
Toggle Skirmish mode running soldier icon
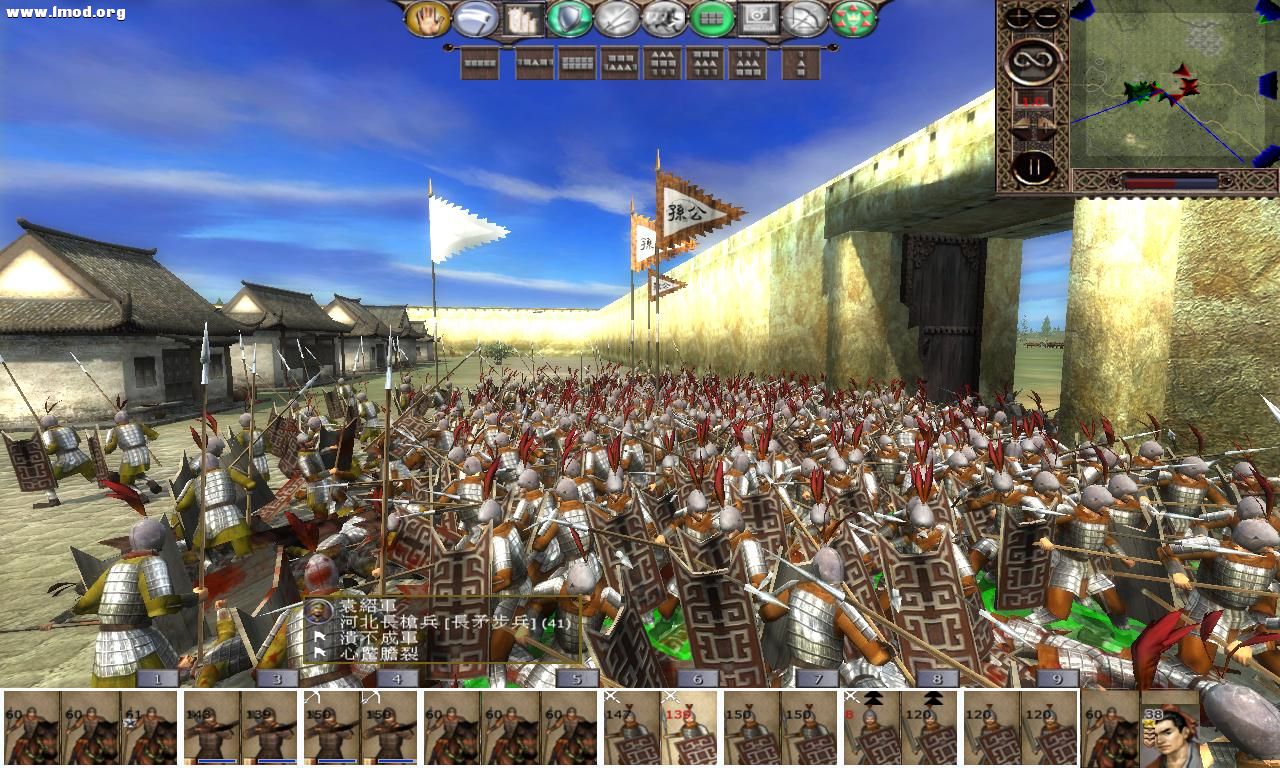pyautogui.click(x=663, y=17)
